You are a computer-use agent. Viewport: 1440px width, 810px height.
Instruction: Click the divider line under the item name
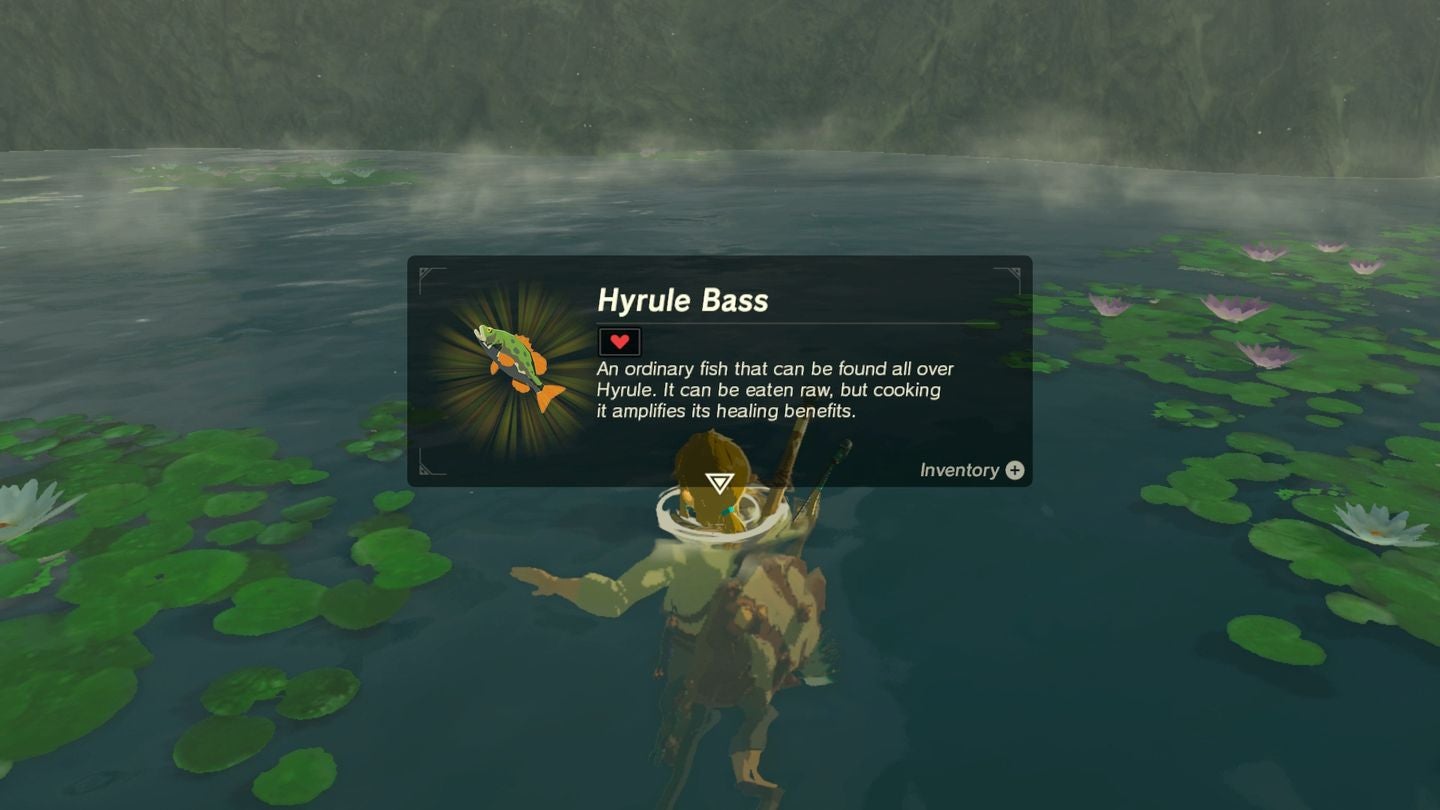800,322
